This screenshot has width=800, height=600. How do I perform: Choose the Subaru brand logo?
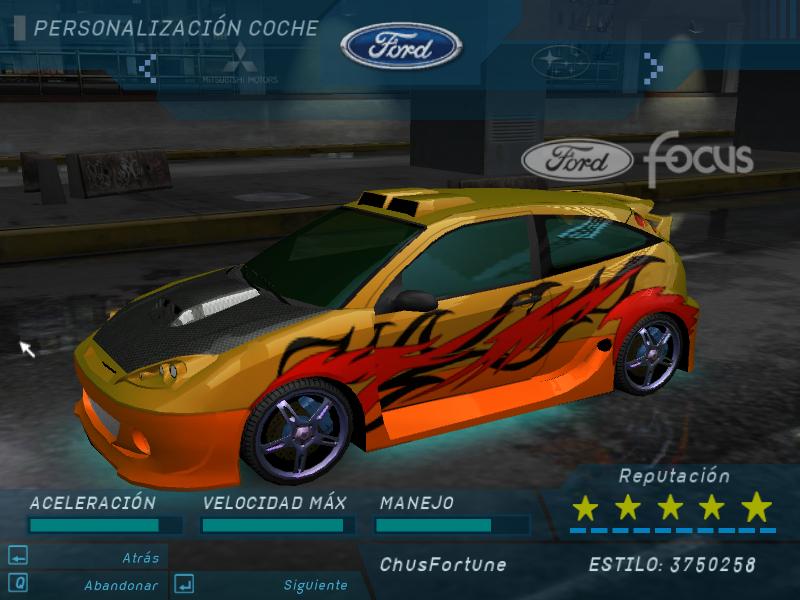point(561,63)
